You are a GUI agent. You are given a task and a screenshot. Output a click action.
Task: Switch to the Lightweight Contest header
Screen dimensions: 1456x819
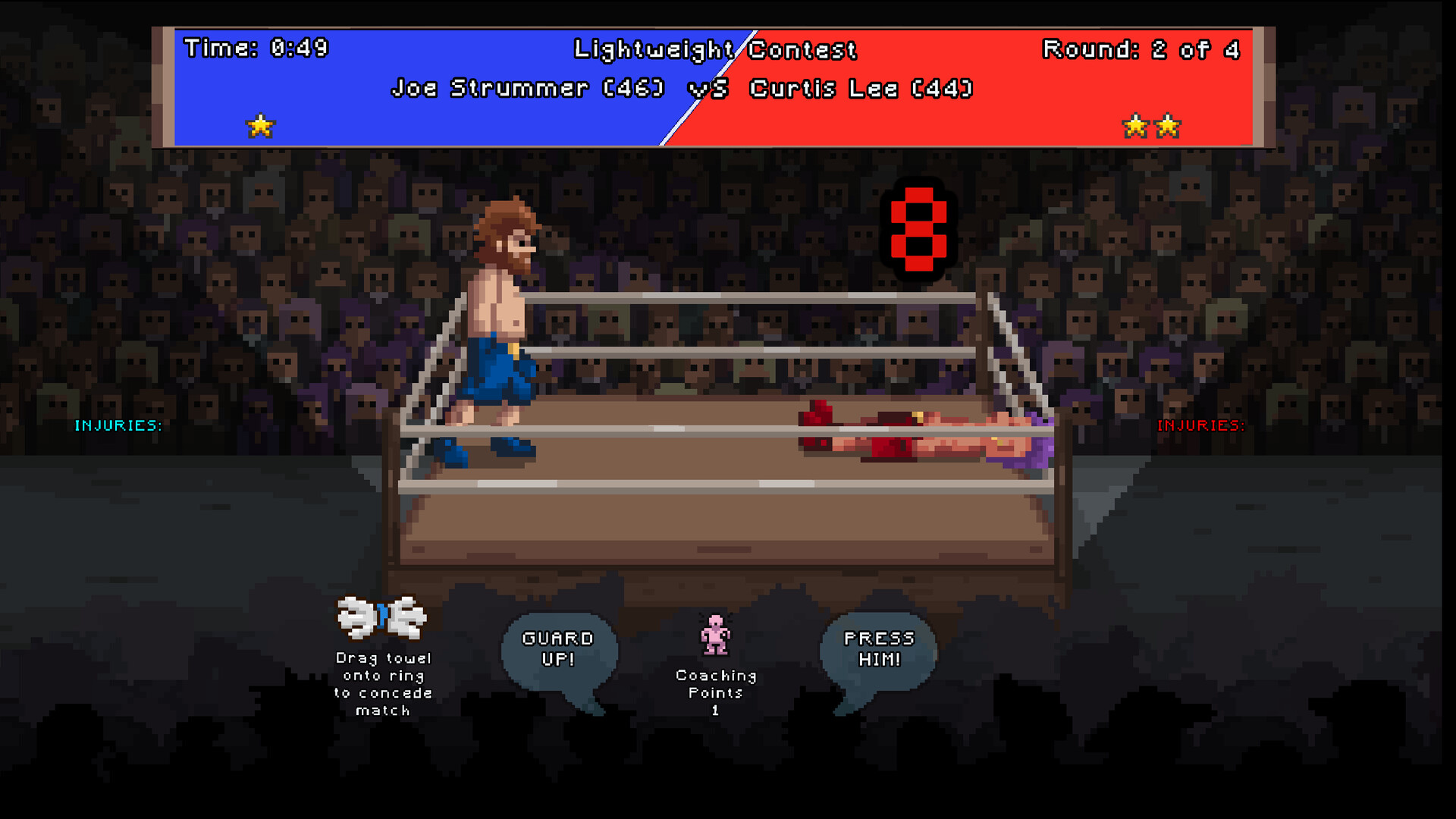point(715,49)
